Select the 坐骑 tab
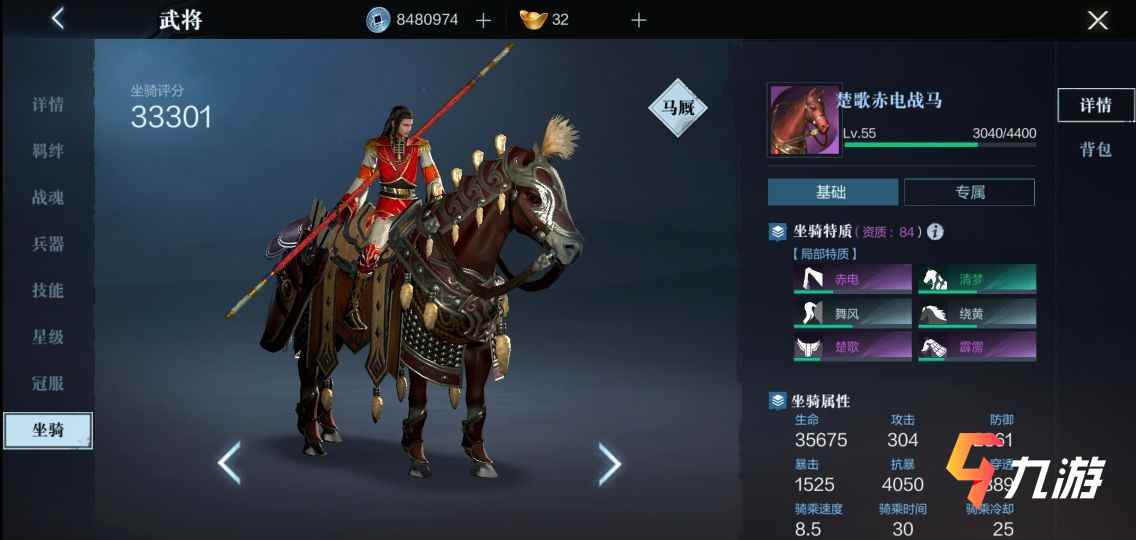 pyautogui.click(x=48, y=430)
